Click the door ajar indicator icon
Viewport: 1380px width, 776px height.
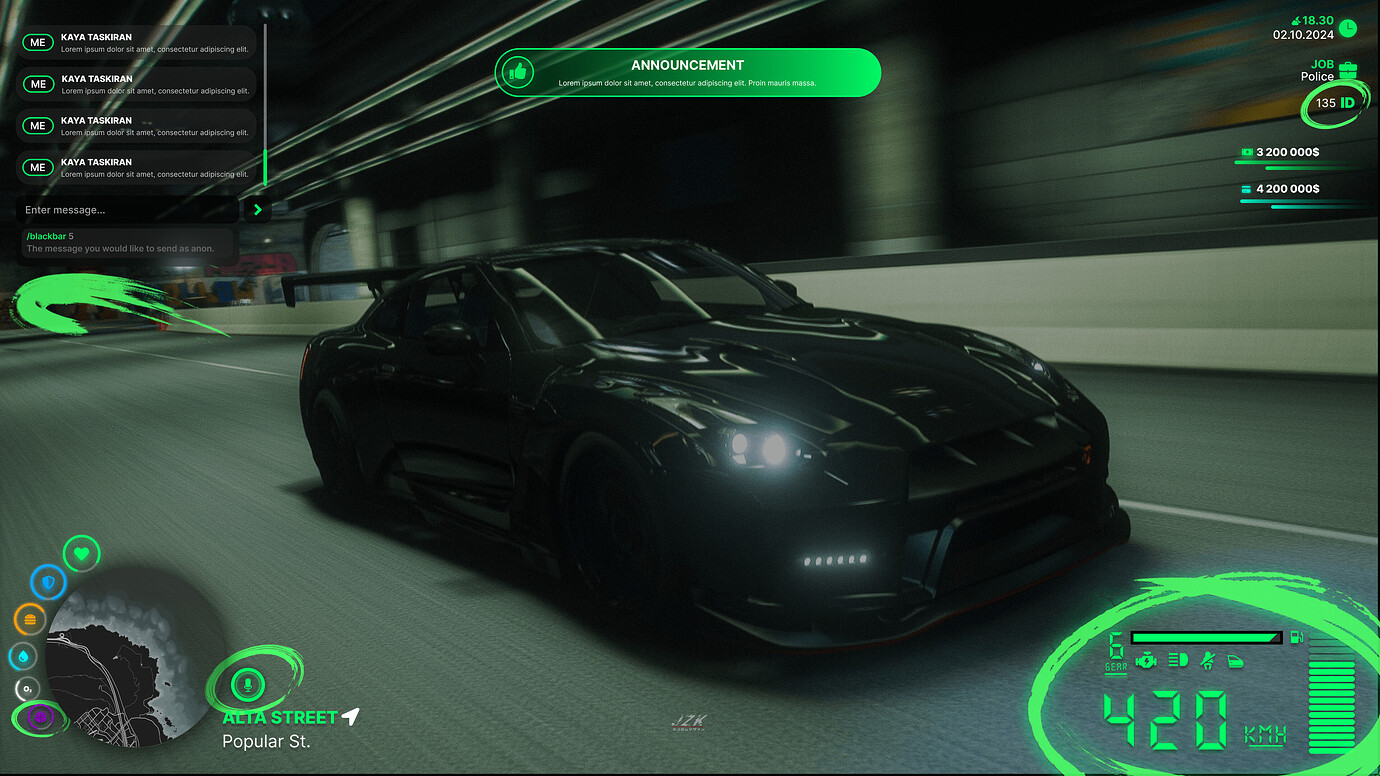click(1235, 662)
